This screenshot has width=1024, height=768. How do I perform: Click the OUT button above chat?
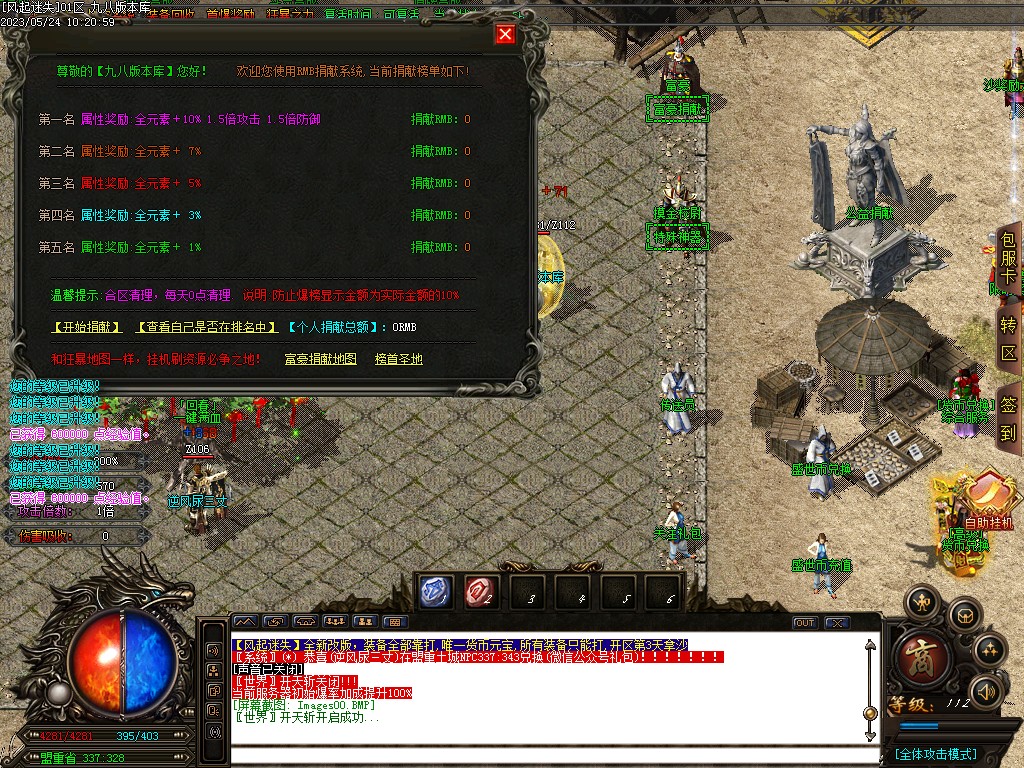805,623
